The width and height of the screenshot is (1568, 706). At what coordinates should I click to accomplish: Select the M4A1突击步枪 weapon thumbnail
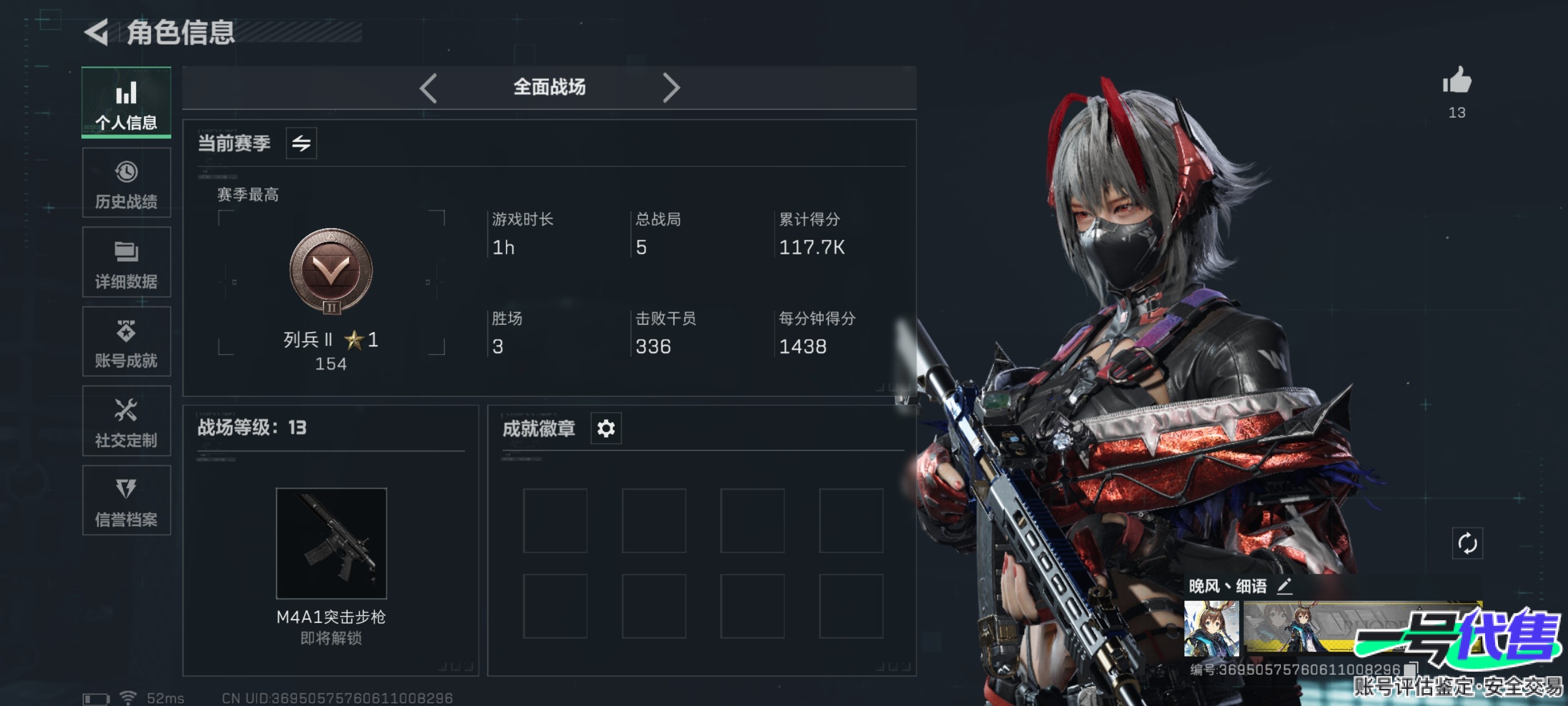[x=331, y=543]
